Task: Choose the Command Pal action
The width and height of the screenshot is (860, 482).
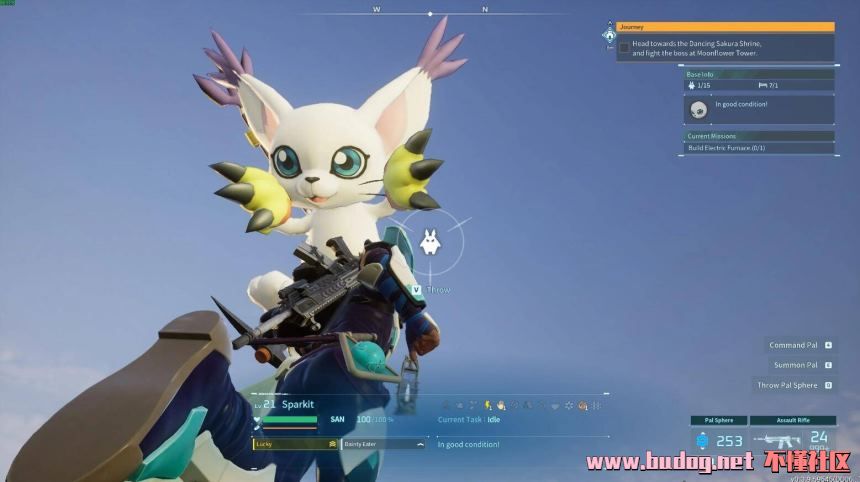Action: coord(793,345)
